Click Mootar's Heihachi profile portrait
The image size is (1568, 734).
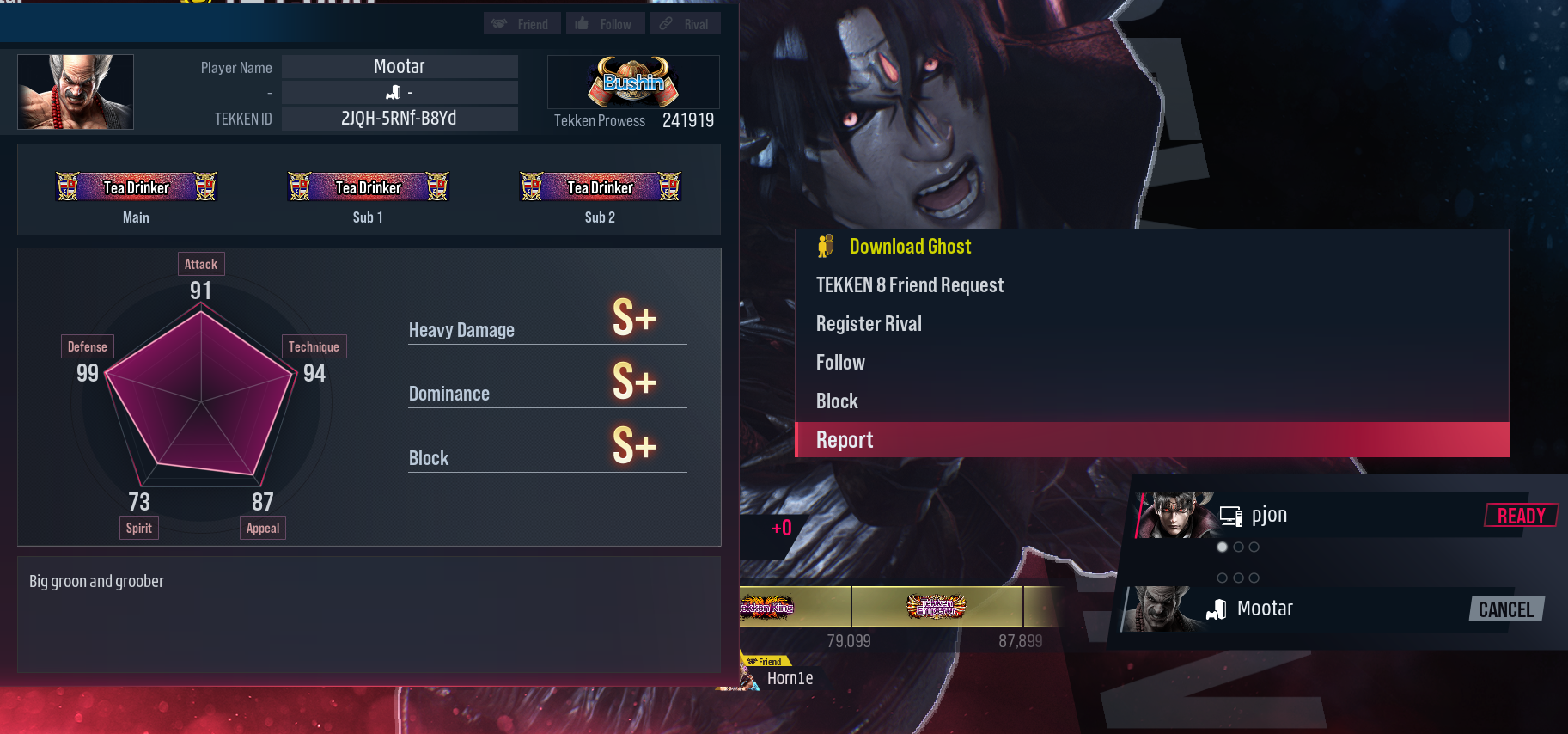pyautogui.click(x=76, y=92)
